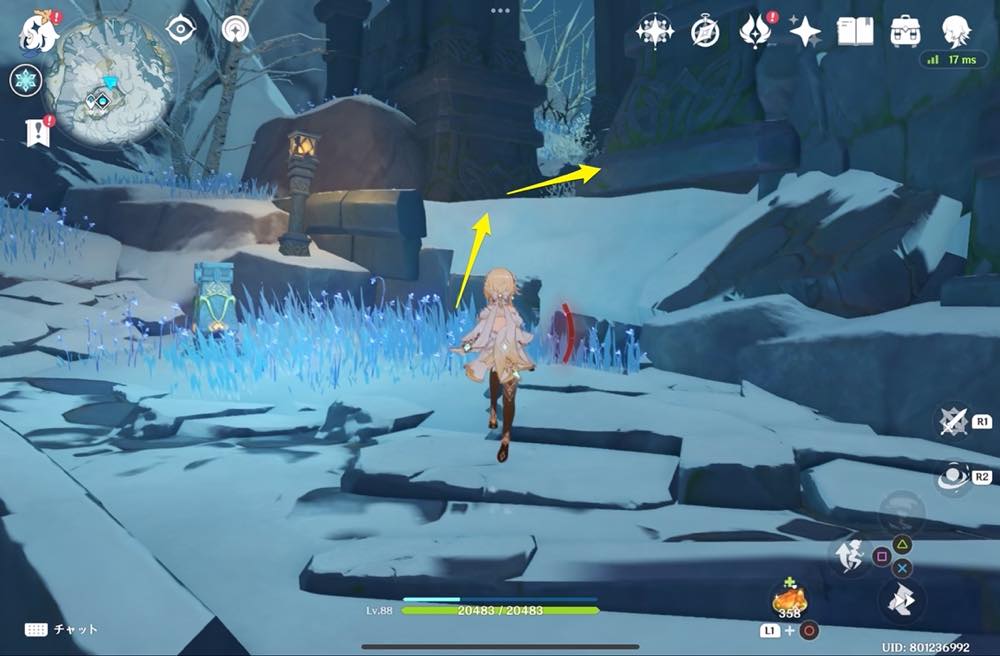Open the Adventurer Handbook compass
The height and width of the screenshot is (656, 1000).
pos(705,32)
